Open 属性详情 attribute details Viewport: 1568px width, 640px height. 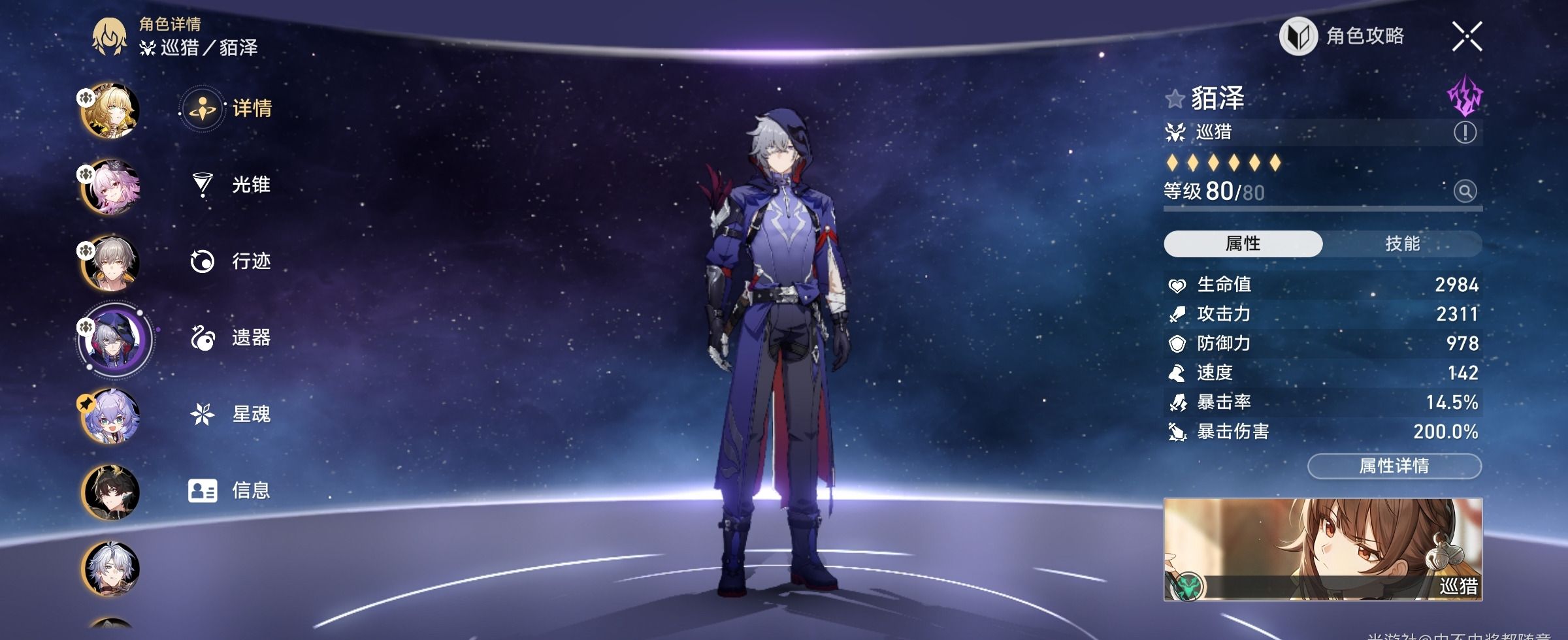1394,466
